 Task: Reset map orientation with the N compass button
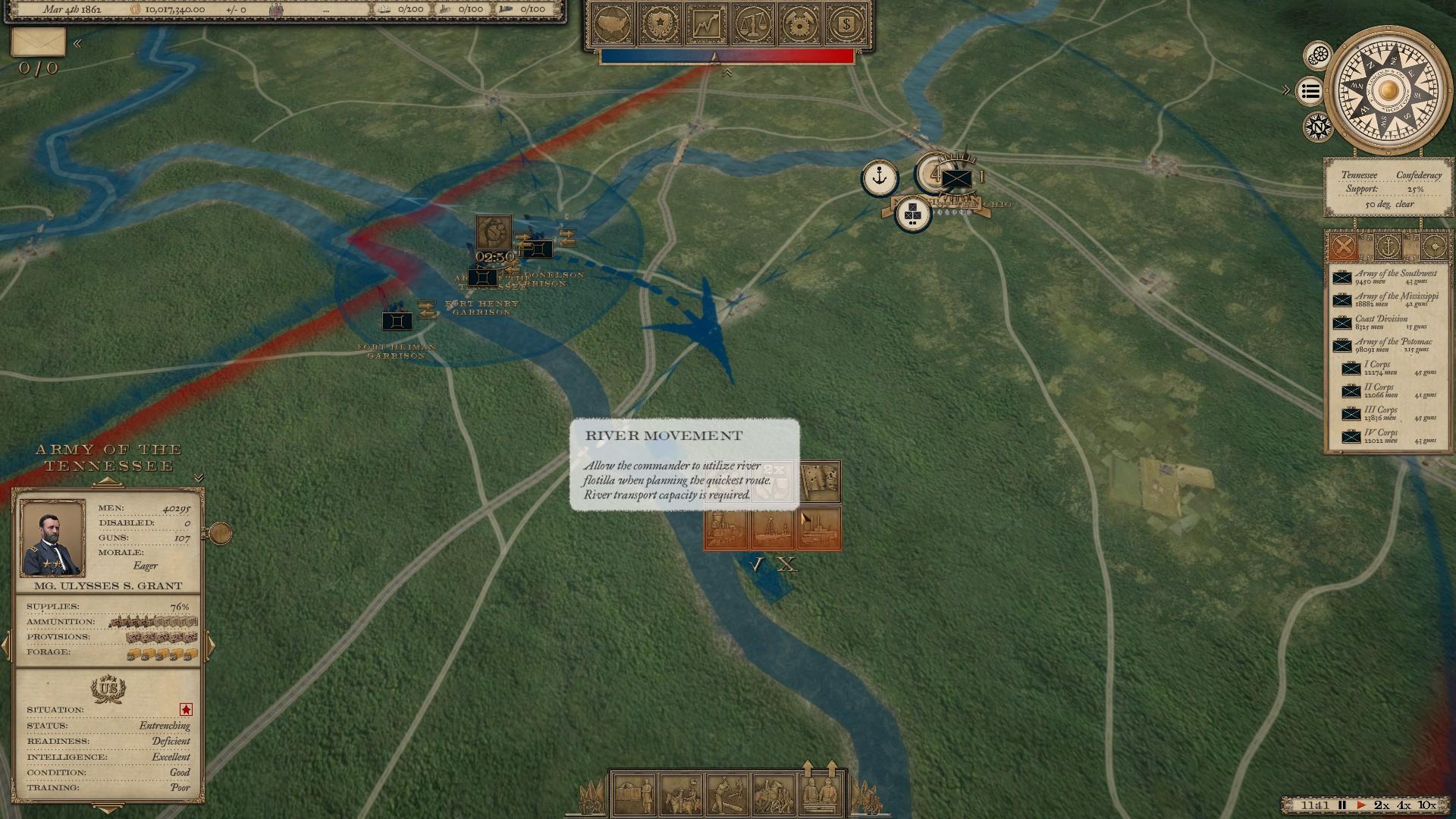pyautogui.click(x=1319, y=127)
